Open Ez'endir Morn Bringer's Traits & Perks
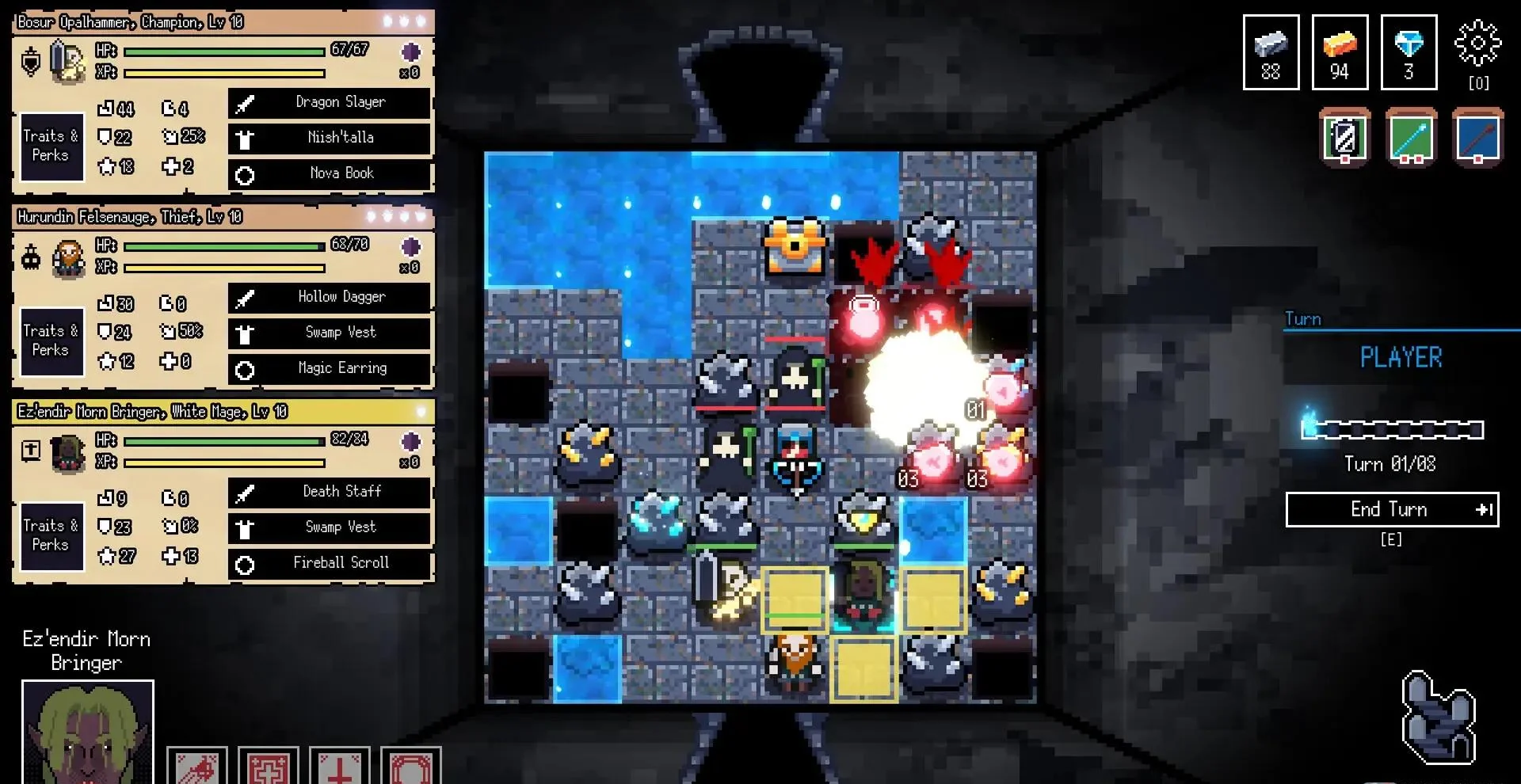Image resolution: width=1521 pixels, height=784 pixels. pos(51,535)
